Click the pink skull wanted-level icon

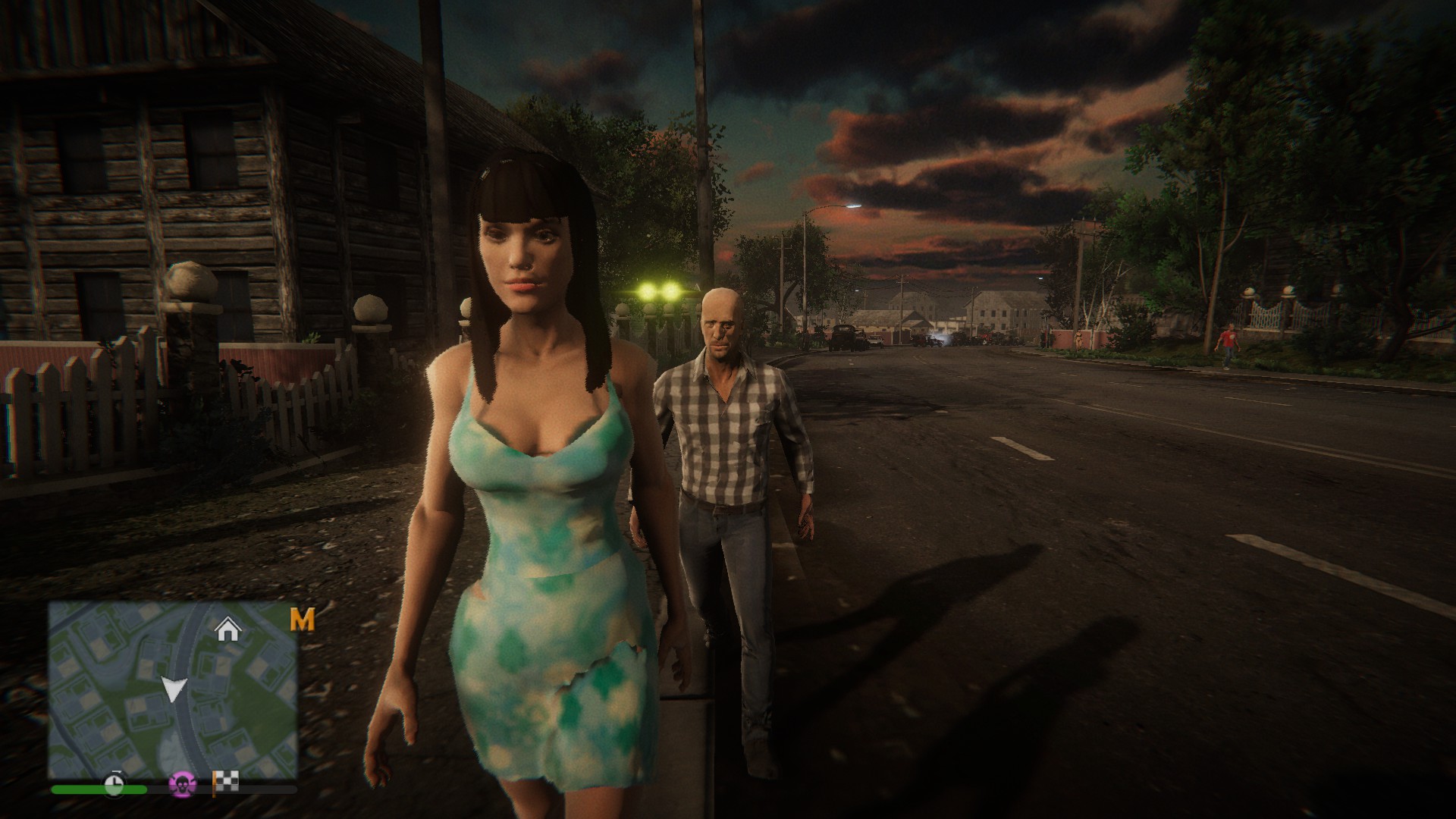pos(183,784)
